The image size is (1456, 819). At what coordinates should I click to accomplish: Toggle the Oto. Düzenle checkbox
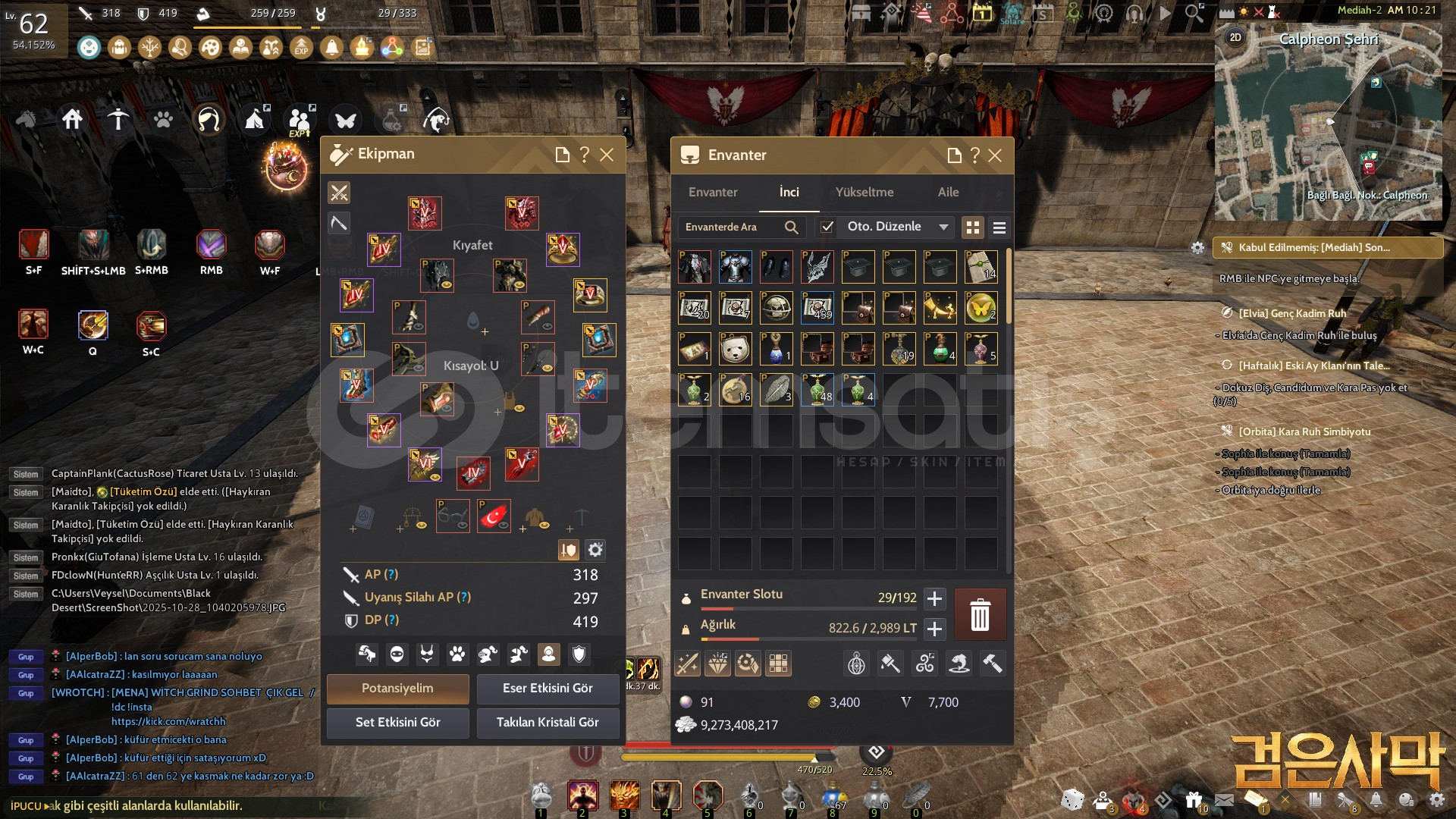(x=827, y=227)
